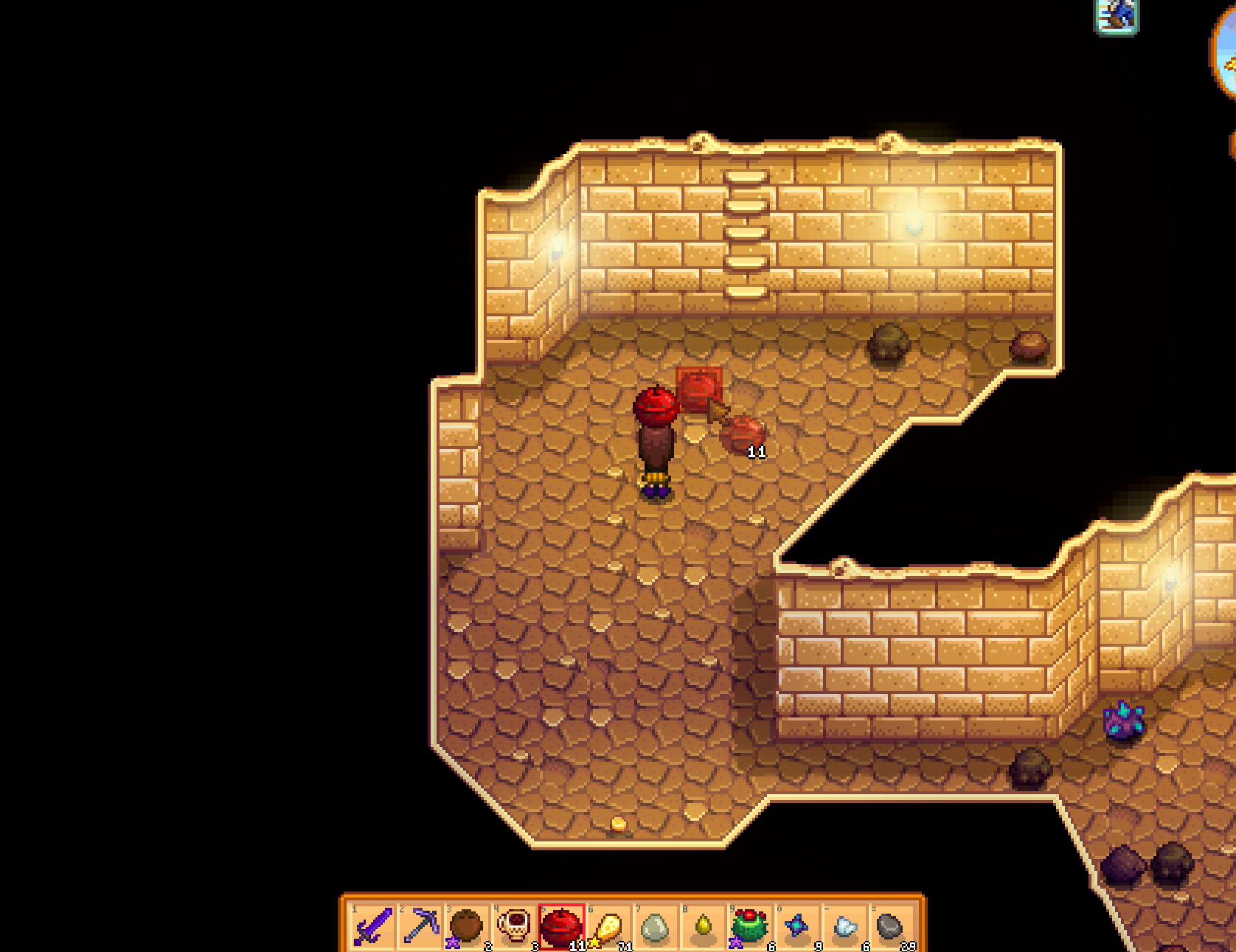Click the highlighted cherry bomb slot
1236x952 pixels.
tap(562, 925)
